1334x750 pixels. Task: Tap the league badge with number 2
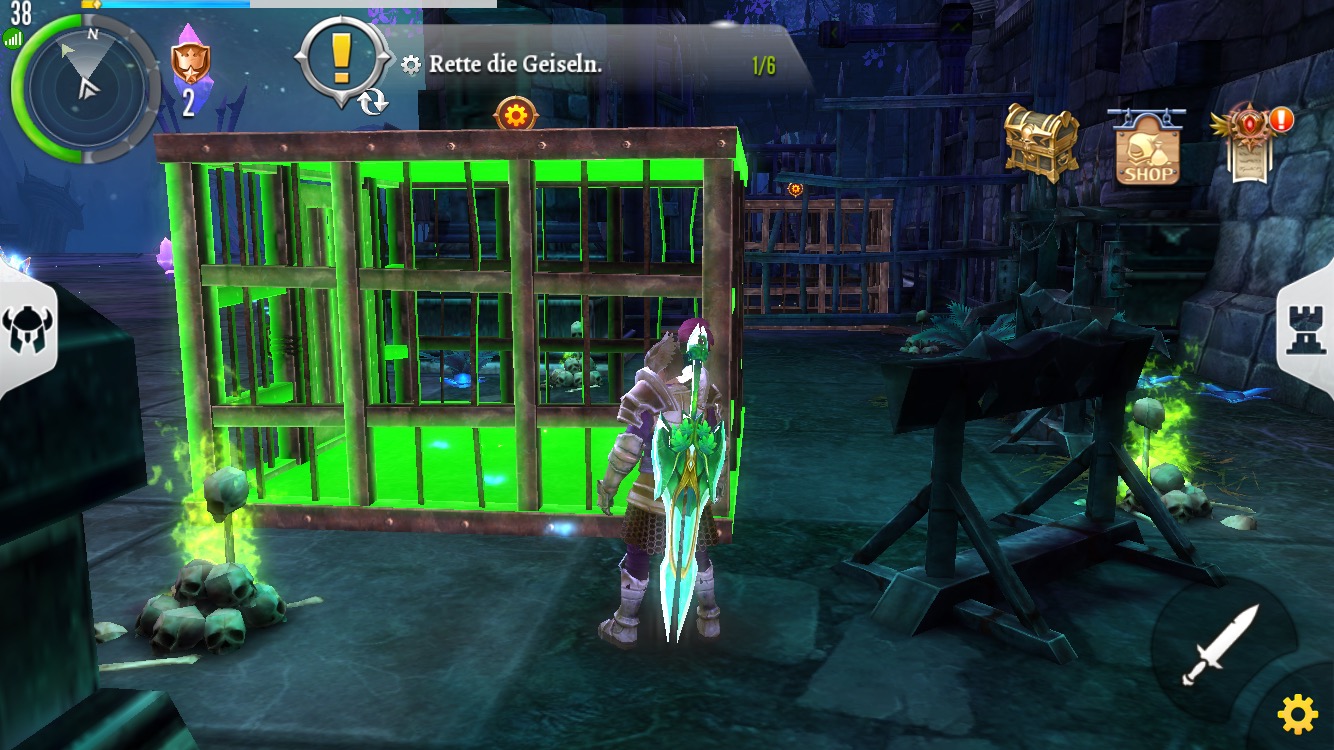190,72
